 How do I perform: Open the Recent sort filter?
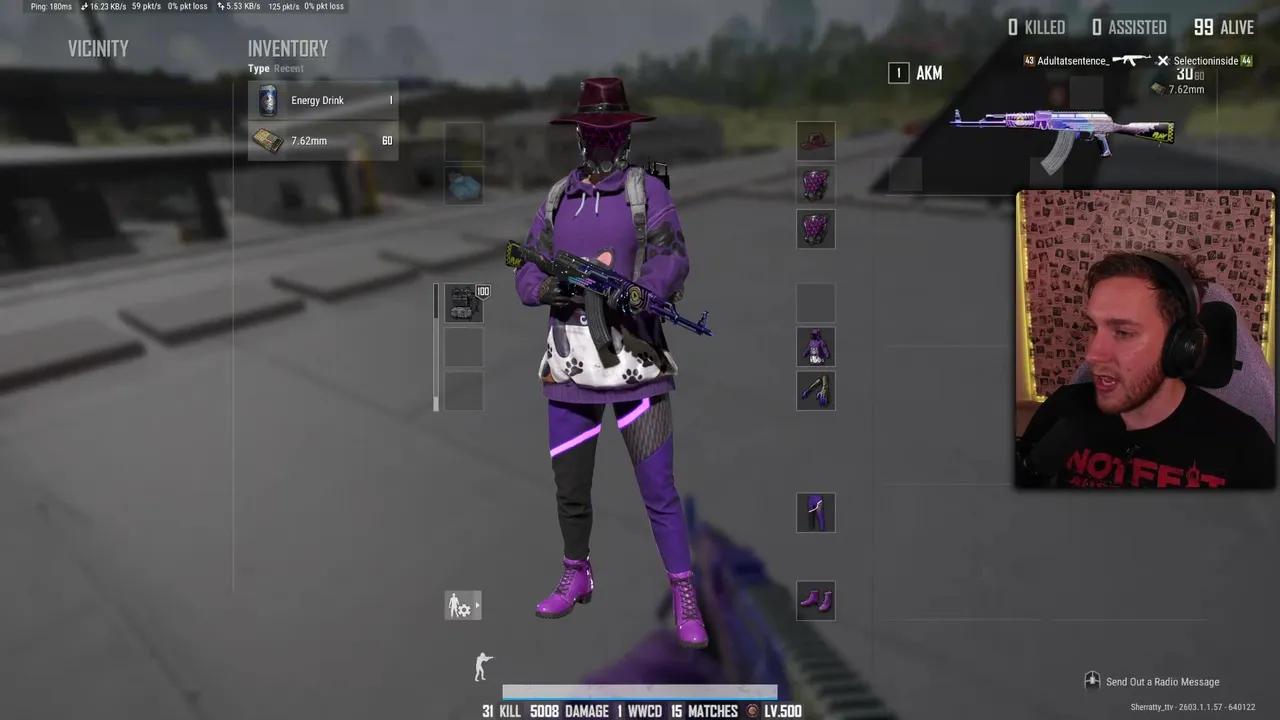click(288, 68)
